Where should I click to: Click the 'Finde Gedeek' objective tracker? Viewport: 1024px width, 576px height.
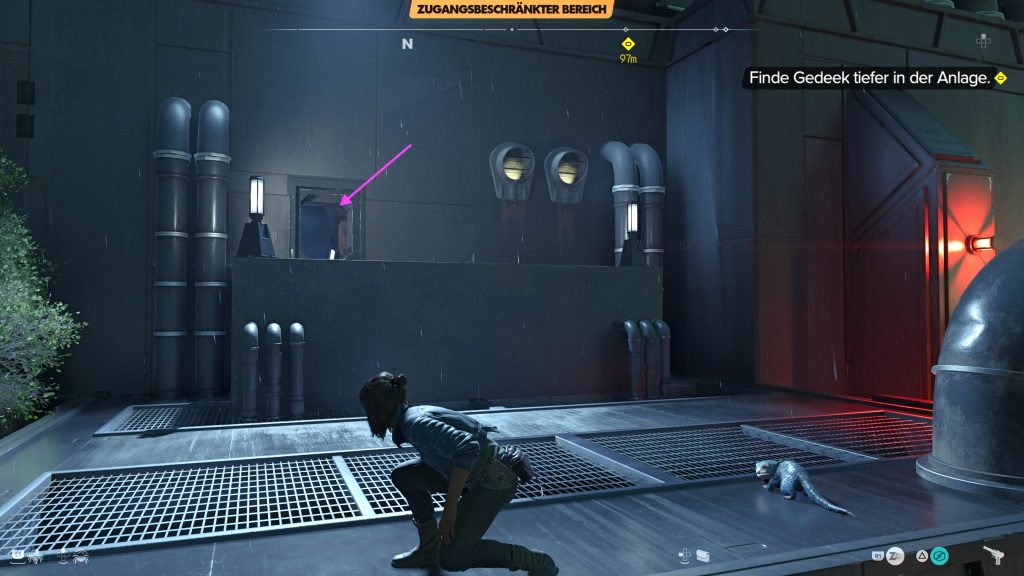872,78
